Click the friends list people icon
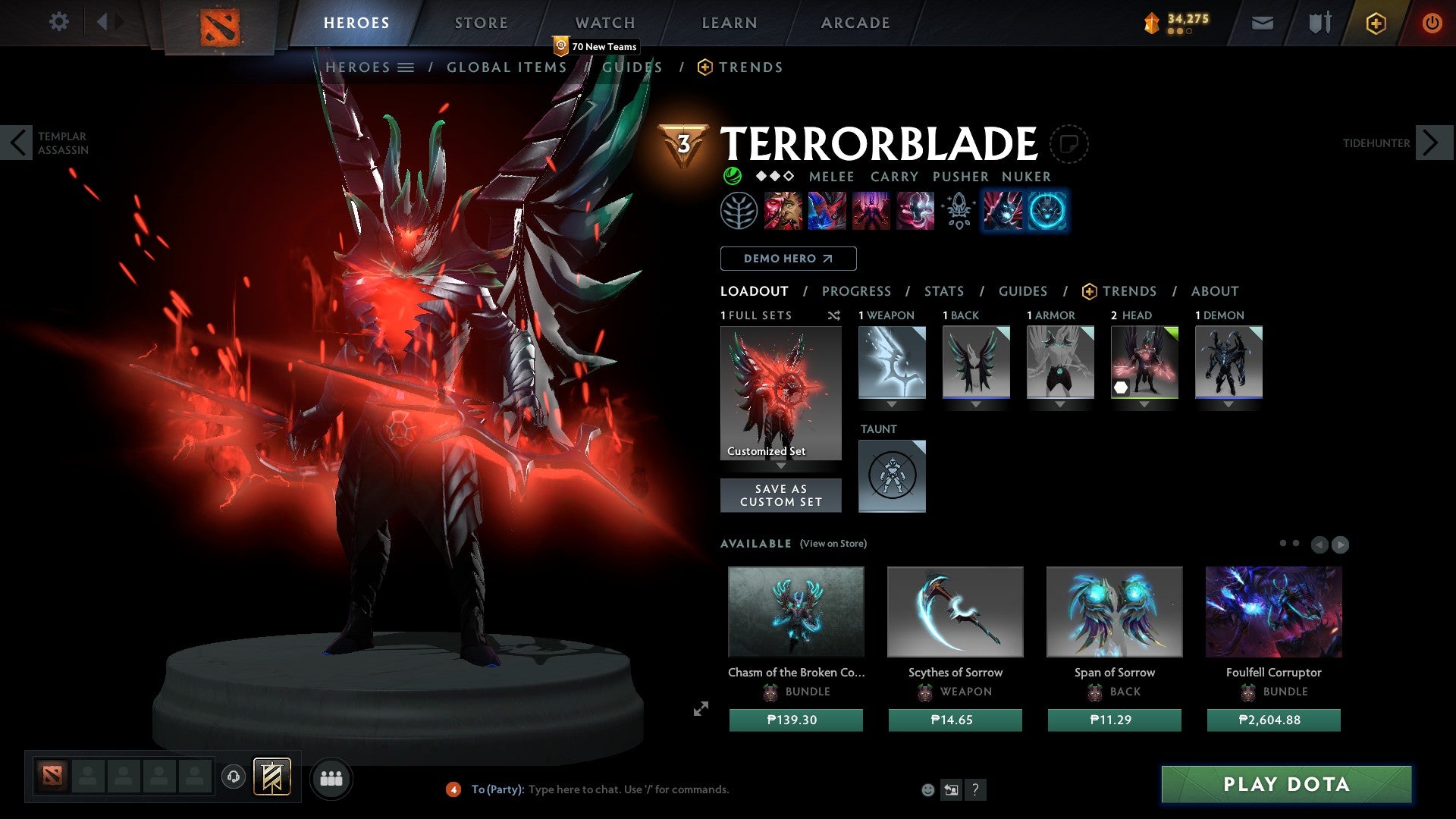 click(x=331, y=778)
